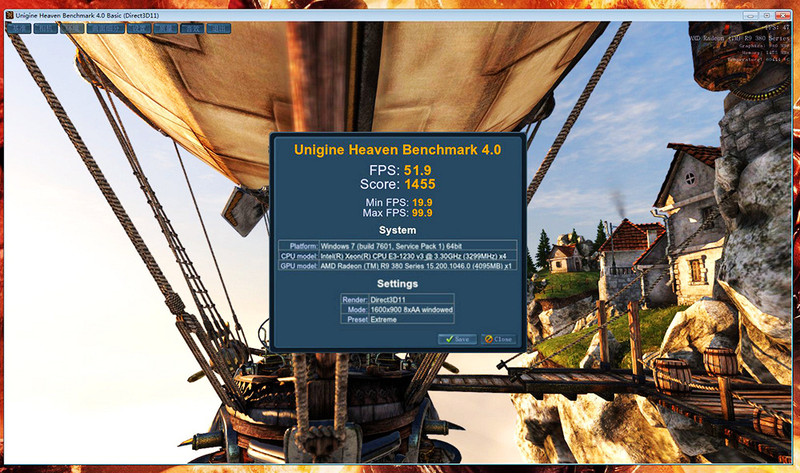The width and height of the screenshot is (800, 473).
Task: Close the benchmark results dialog
Action: (498, 339)
